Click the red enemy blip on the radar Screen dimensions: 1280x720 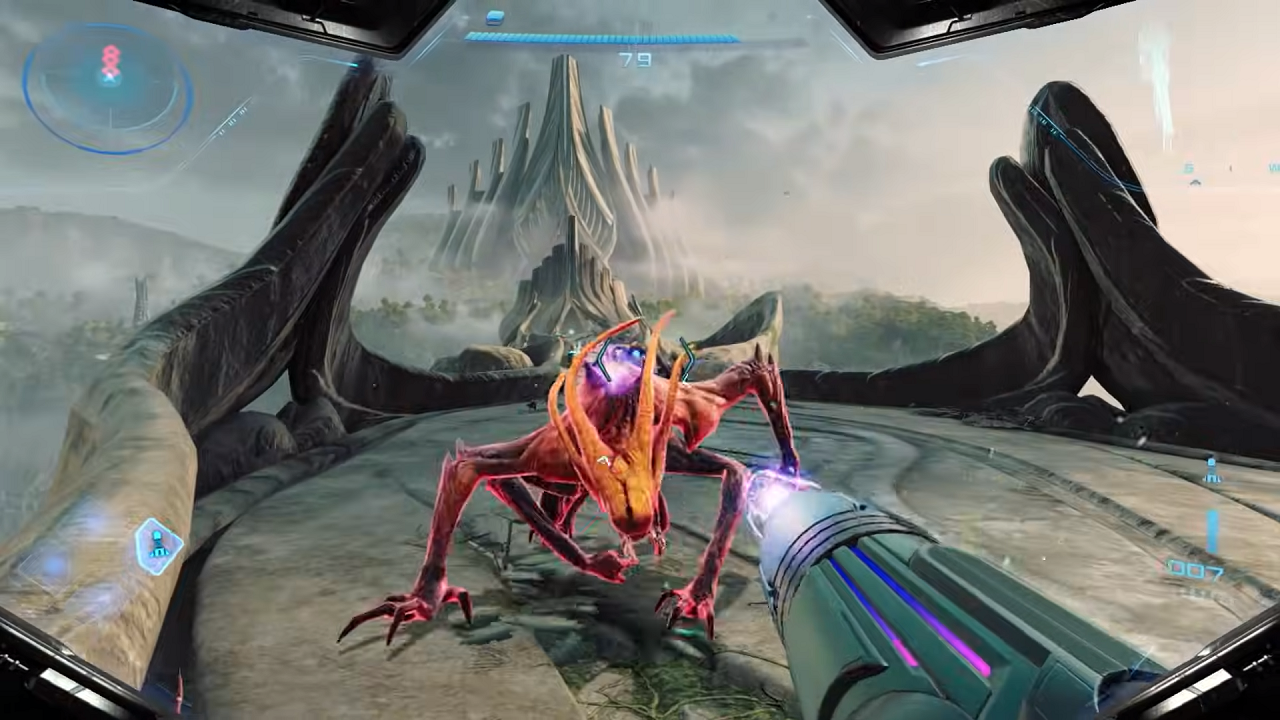pos(110,55)
